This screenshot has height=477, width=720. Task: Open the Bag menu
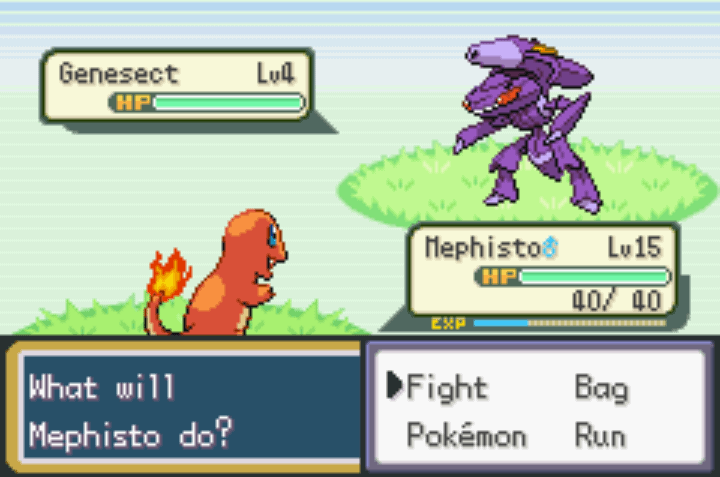[600, 387]
